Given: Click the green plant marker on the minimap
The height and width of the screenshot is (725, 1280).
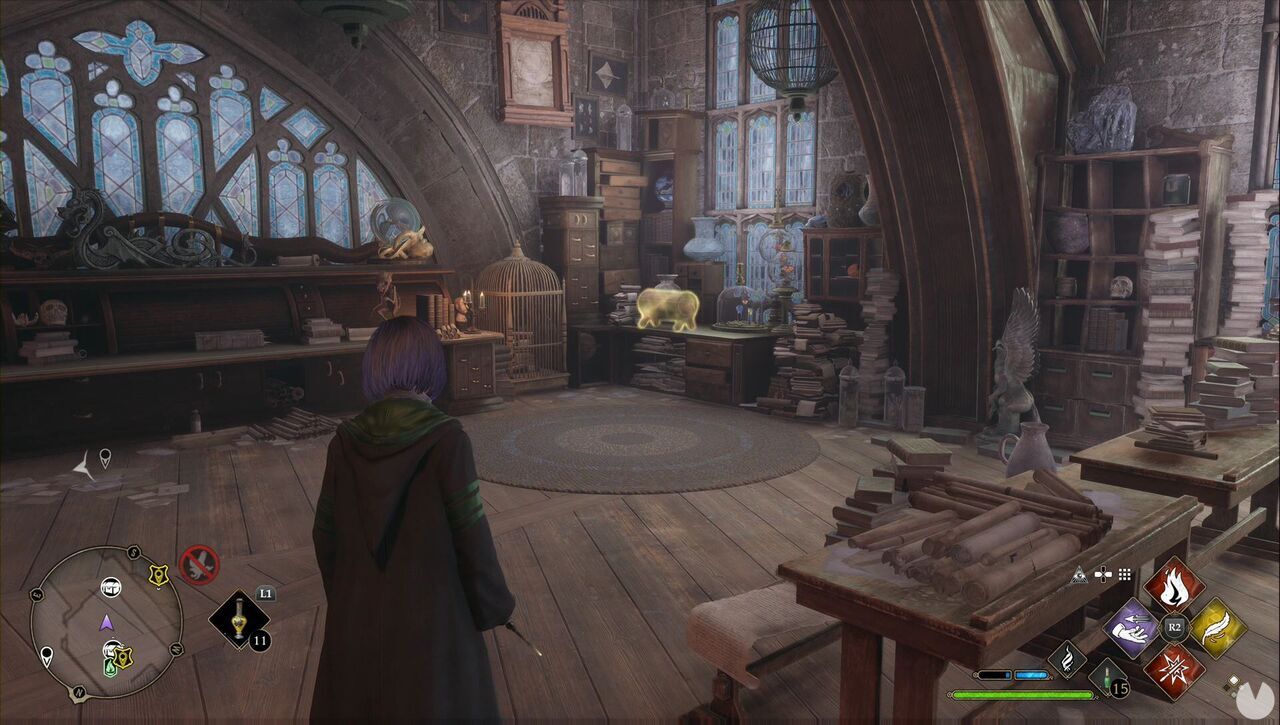Looking at the screenshot, I should point(110,667).
